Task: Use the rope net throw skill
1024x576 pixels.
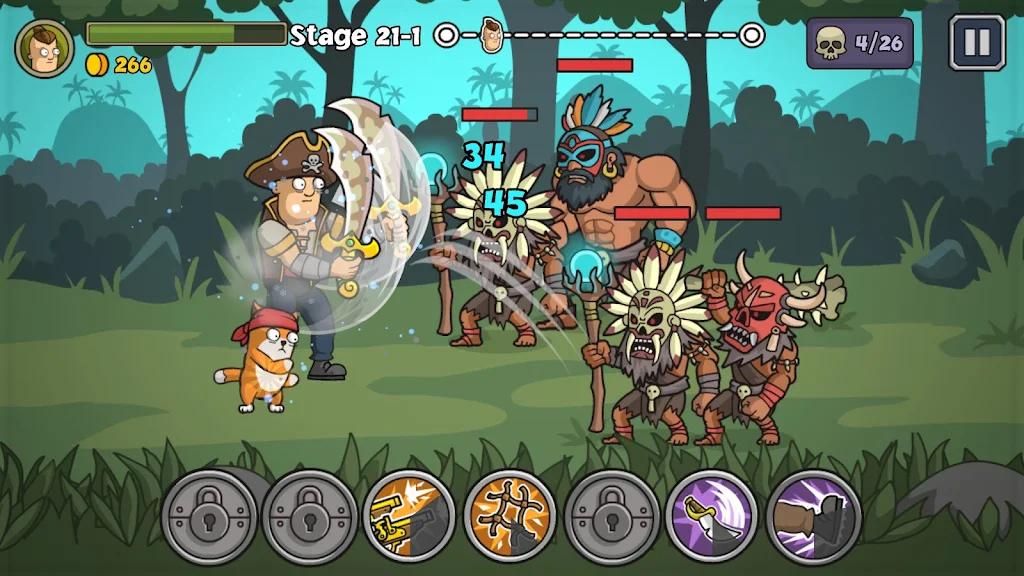Action: coord(510,517)
